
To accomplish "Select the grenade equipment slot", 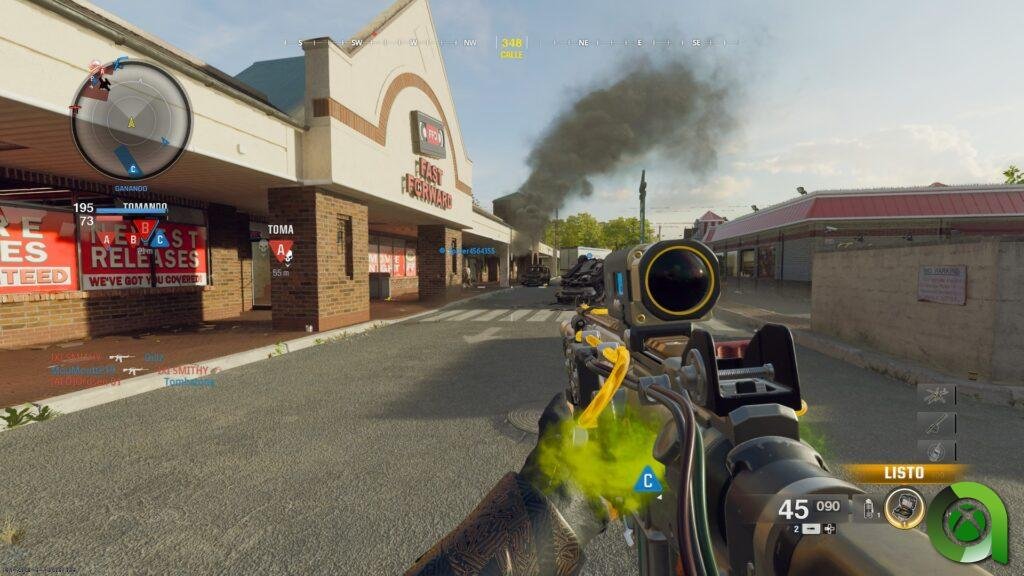I will click(868, 508).
